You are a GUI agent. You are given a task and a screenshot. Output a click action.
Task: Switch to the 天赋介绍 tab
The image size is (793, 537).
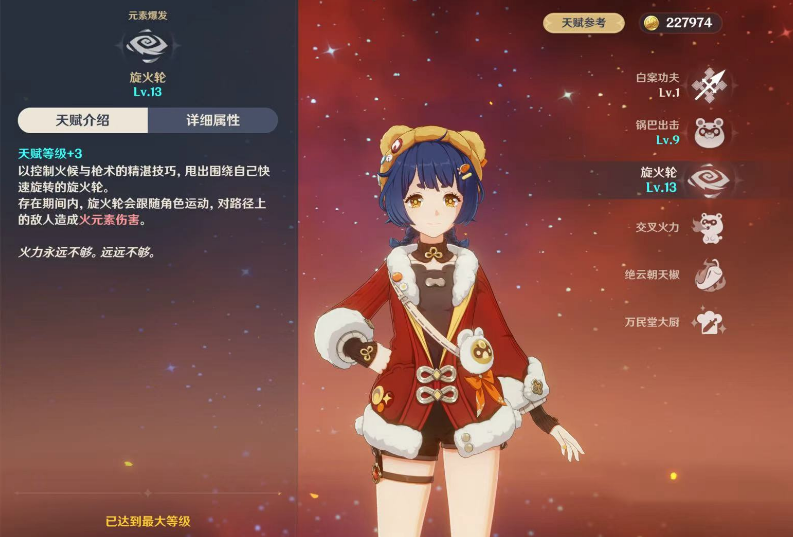(83, 121)
